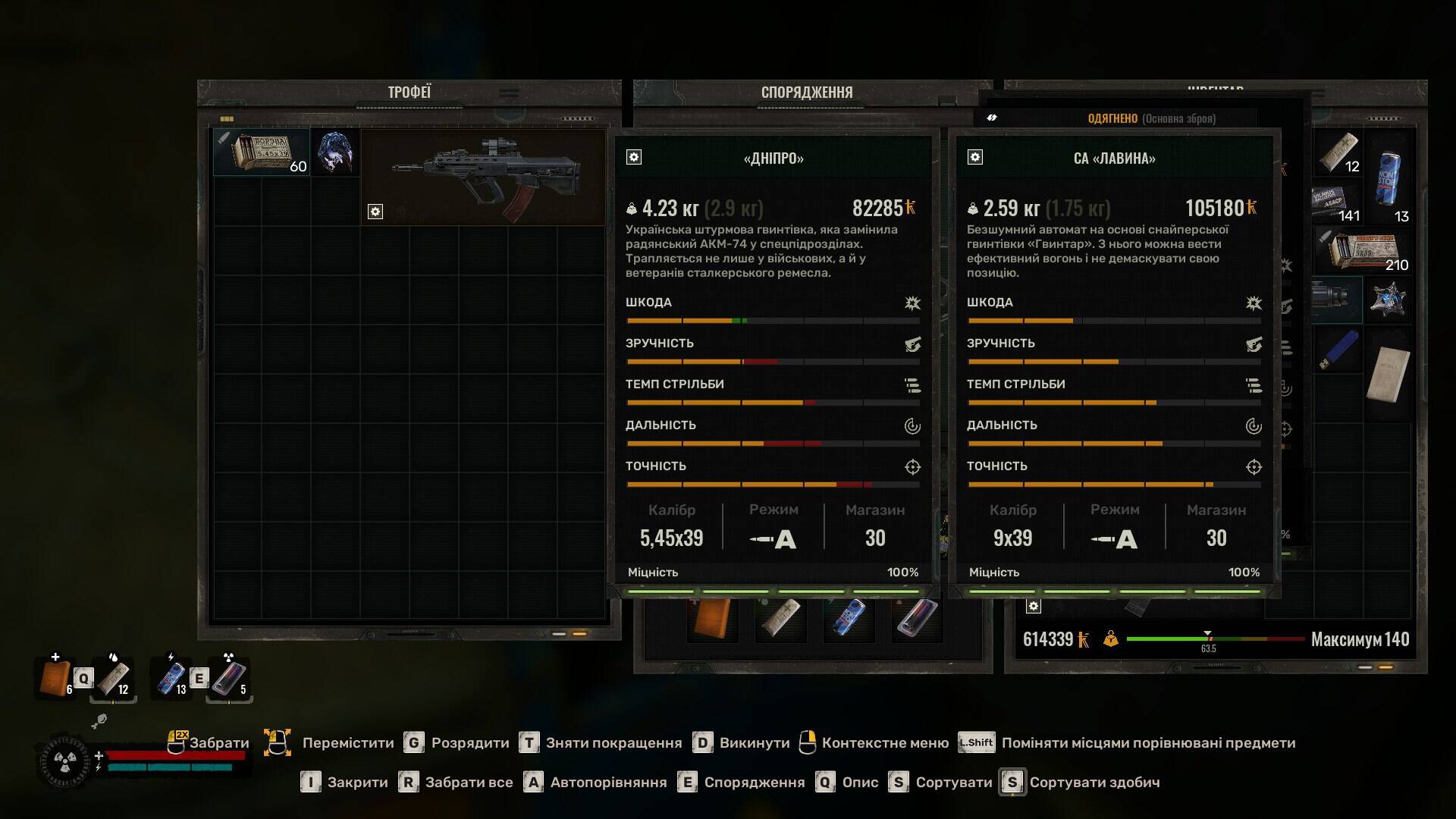Select the white paper note item

(1388, 373)
